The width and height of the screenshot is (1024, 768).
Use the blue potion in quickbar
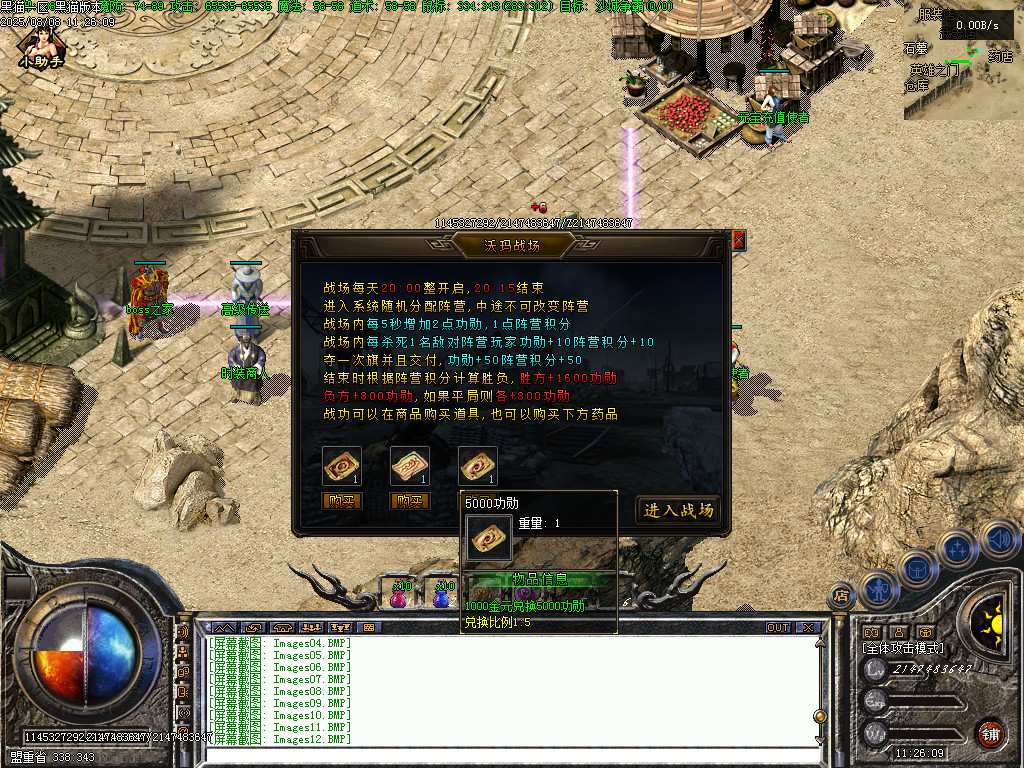pos(441,595)
